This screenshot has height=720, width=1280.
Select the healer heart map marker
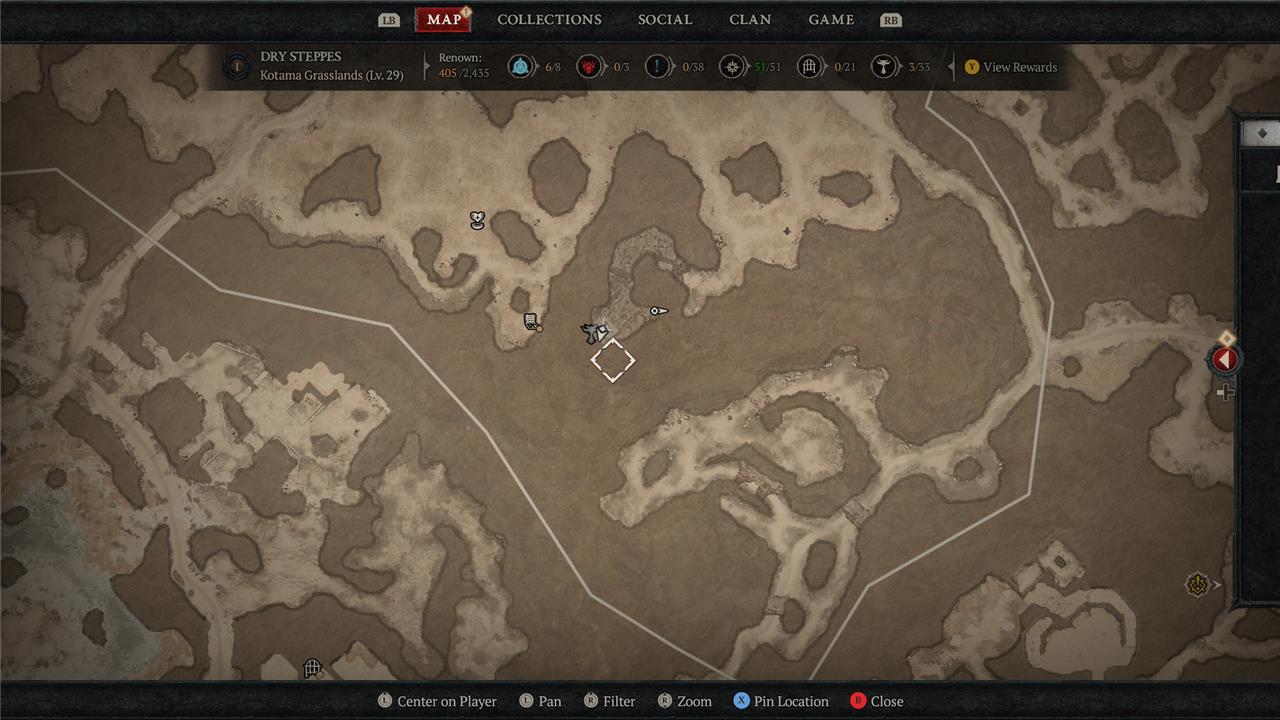tap(478, 220)
